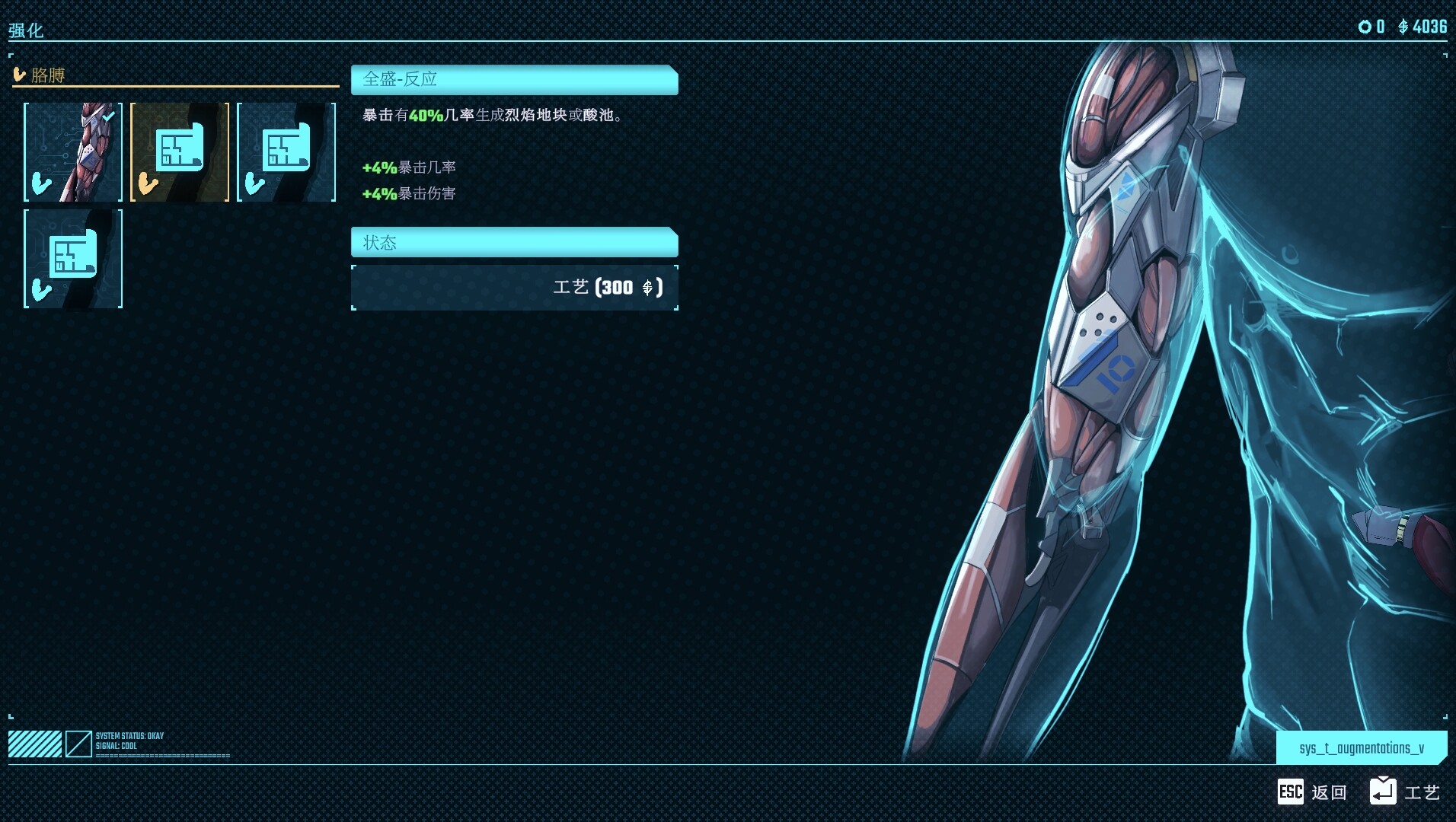Screen dimensions: 1456x822
Task: Select the third blueprint icon in top row
Action: pos(286,151)
